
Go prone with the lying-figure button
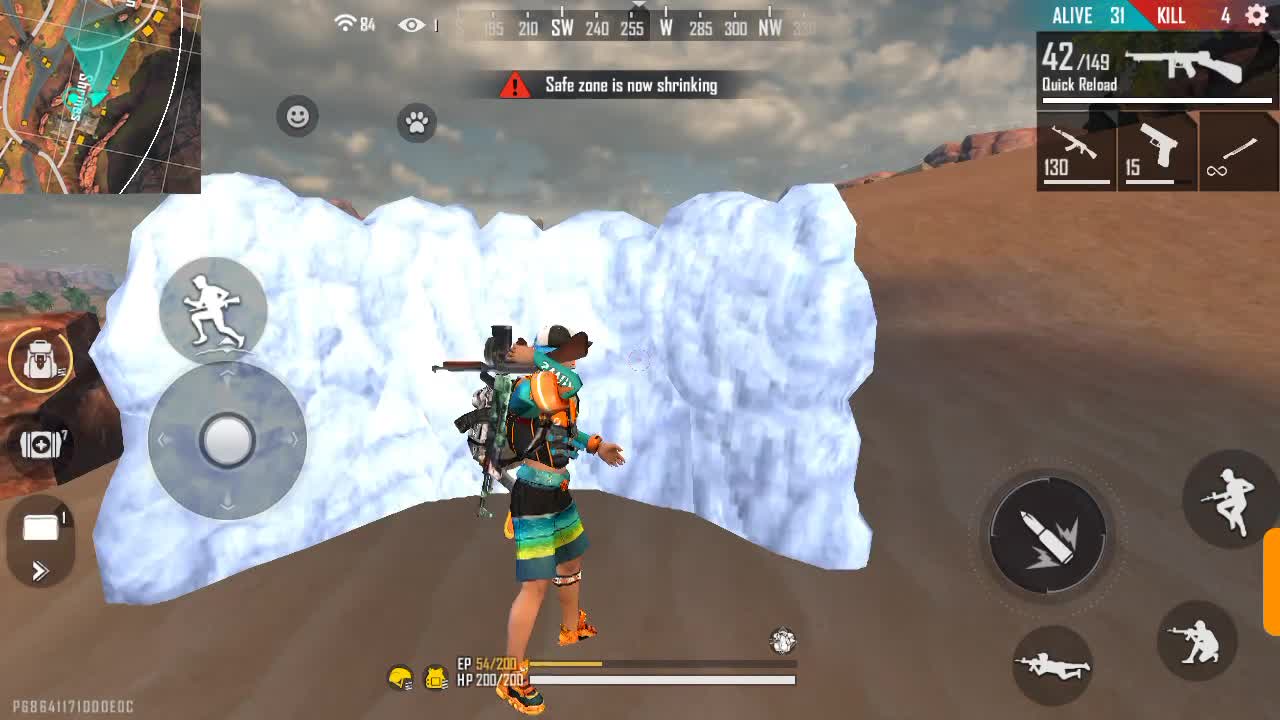tap(1051, 664)
